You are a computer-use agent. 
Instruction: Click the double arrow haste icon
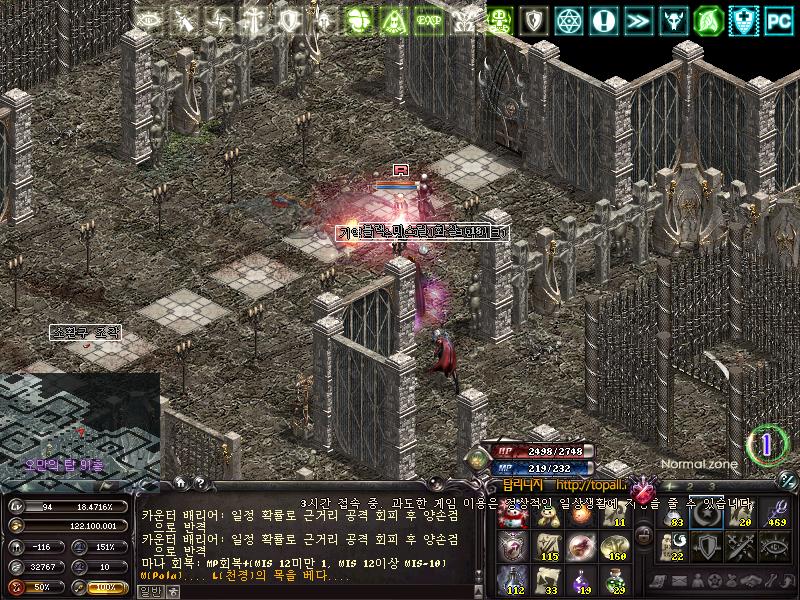(637, 19)
